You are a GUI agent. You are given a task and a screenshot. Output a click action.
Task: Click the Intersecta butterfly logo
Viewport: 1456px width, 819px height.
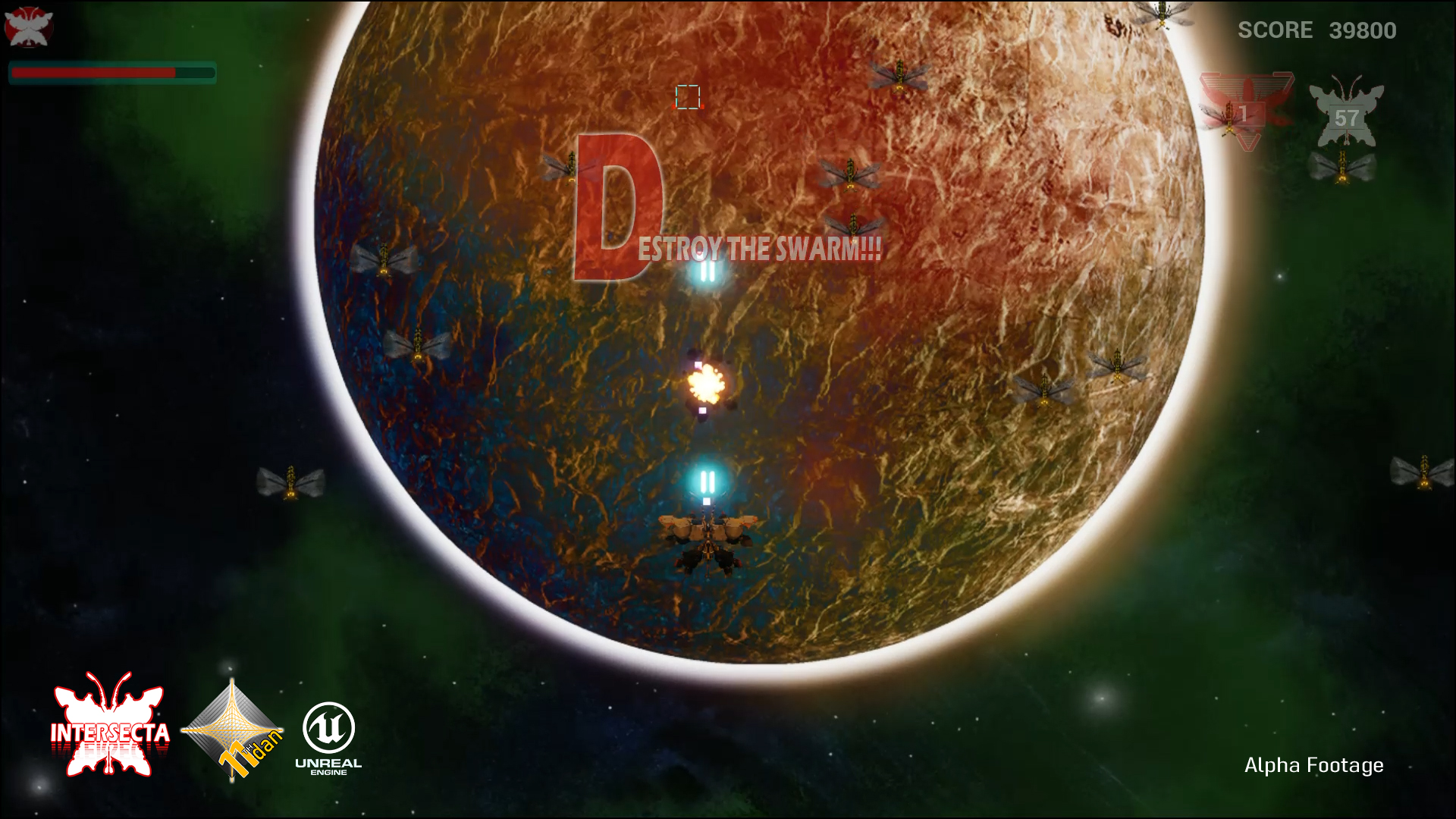click(x=110, y=726)
